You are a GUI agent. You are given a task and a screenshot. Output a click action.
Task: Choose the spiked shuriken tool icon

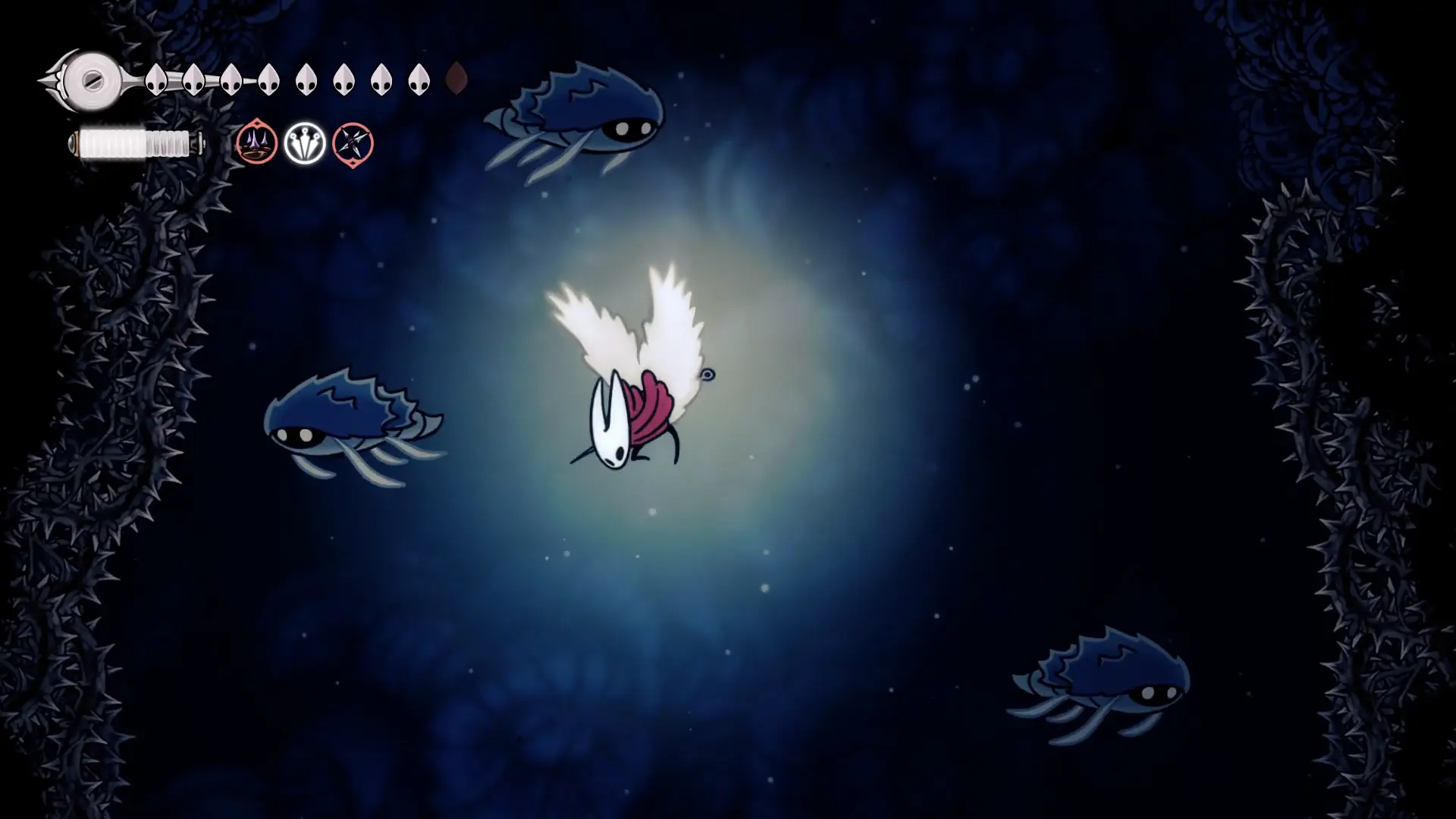click(353, 143)
